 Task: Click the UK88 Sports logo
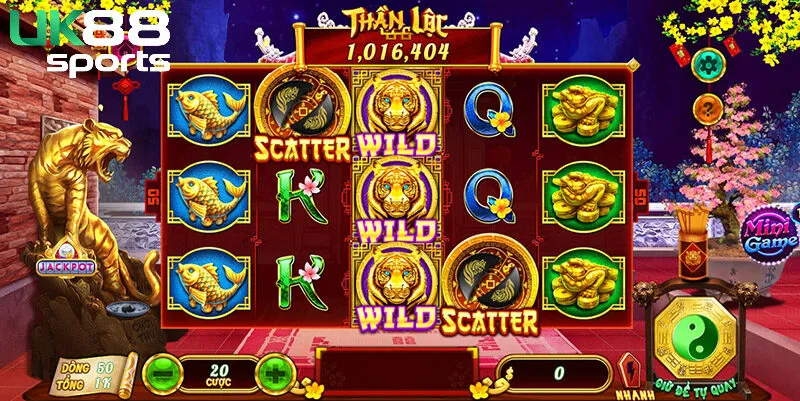[90, 41]
